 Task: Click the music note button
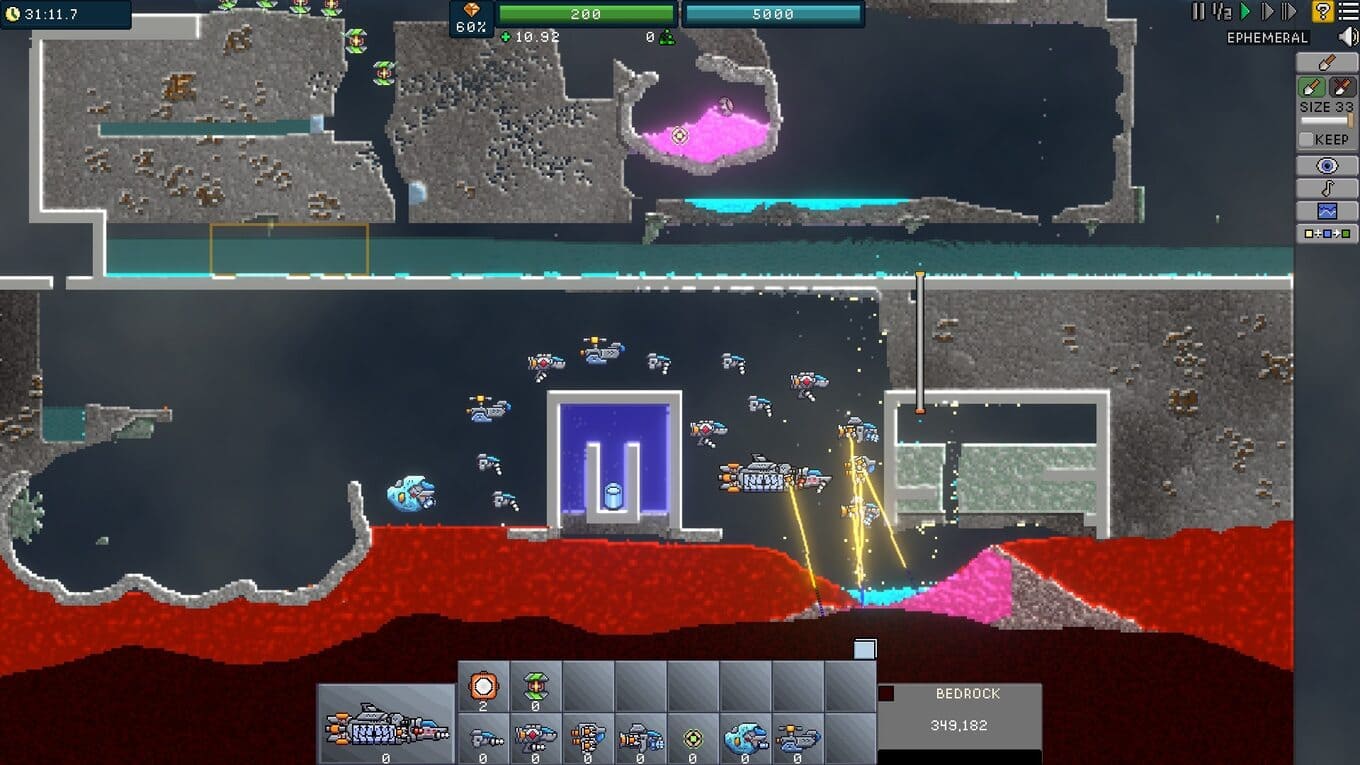(x=1327, y=189)
